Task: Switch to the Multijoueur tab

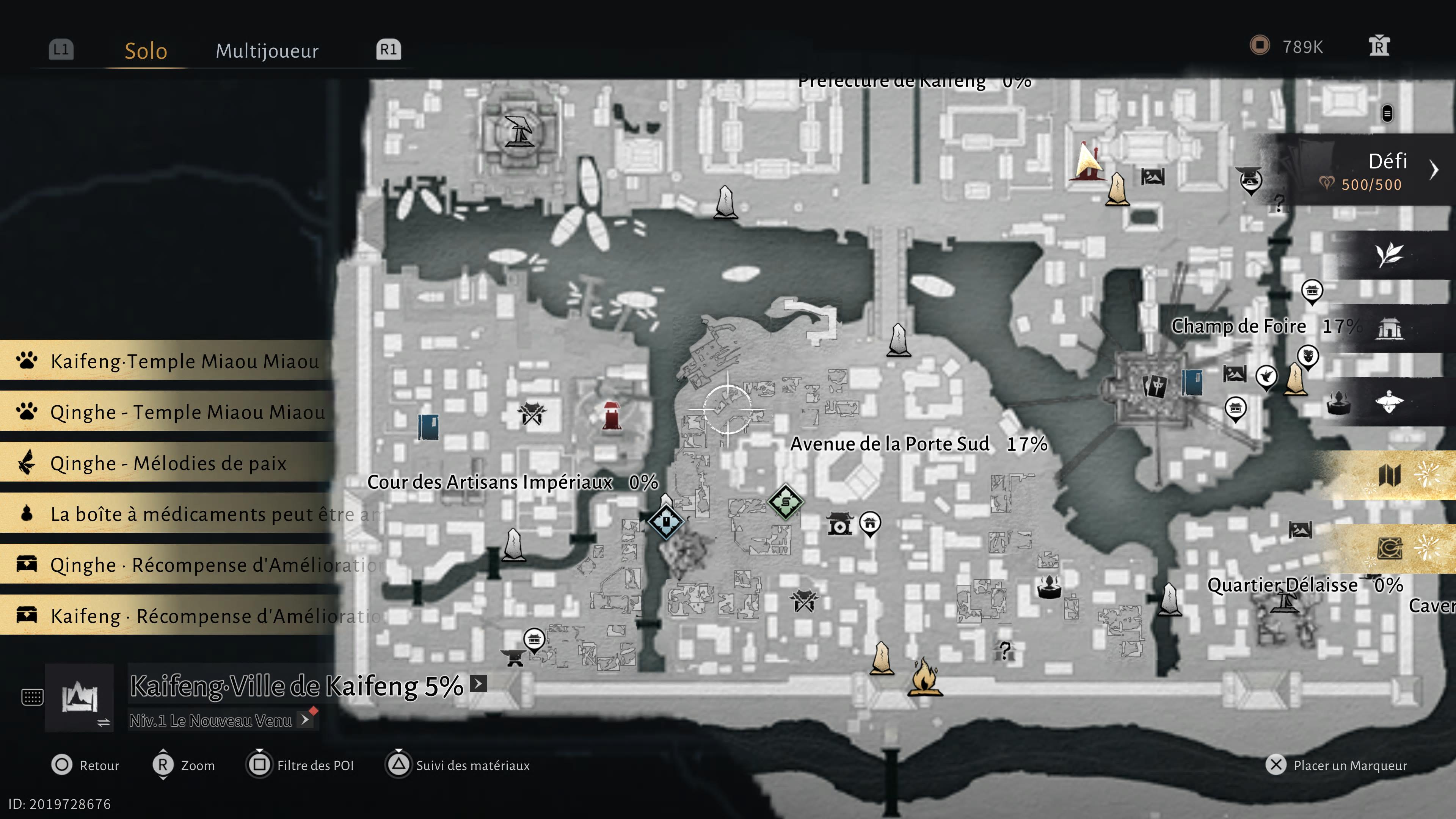Action: pos(267,51)
